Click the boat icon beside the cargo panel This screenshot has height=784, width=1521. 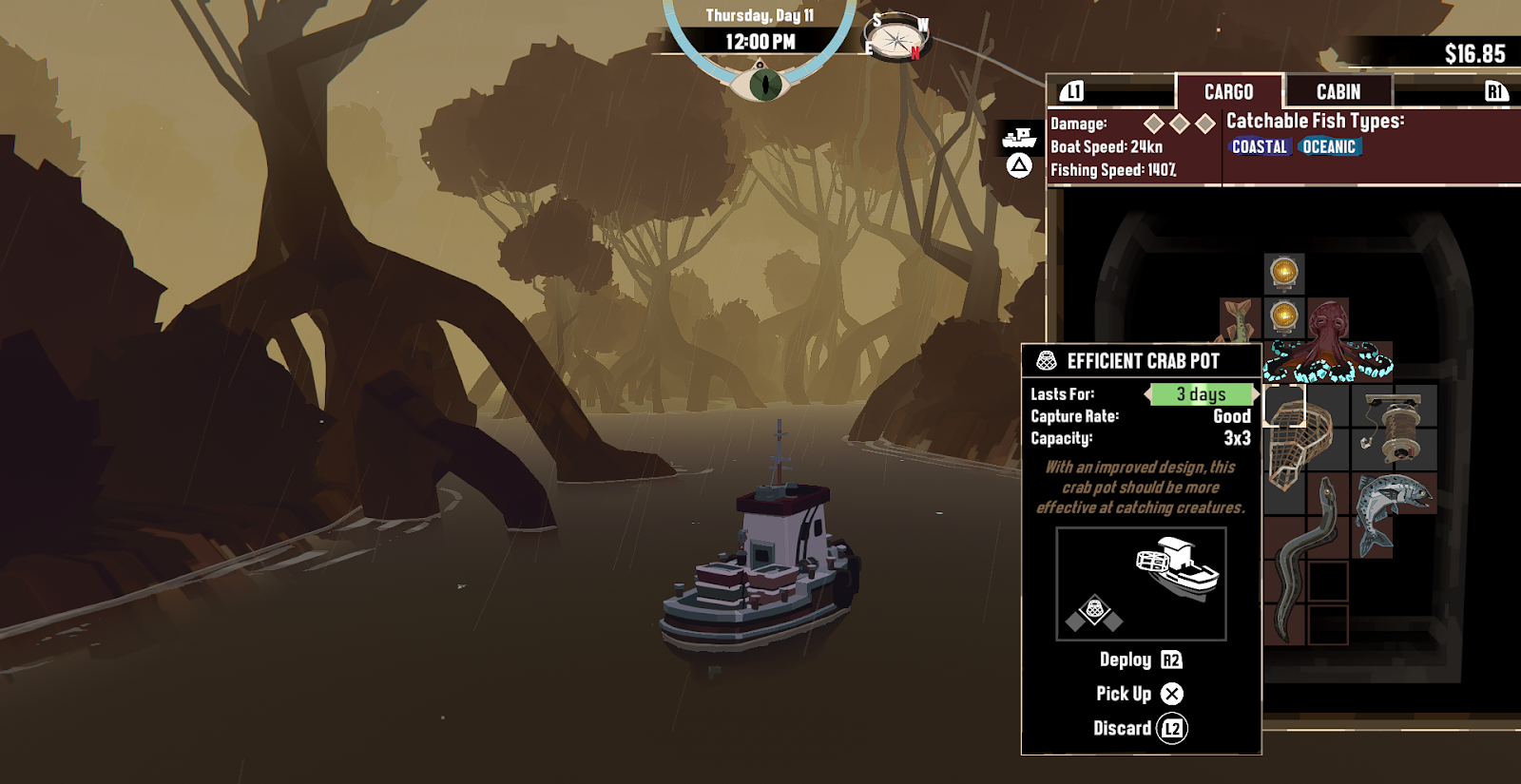pos(1019,139)
